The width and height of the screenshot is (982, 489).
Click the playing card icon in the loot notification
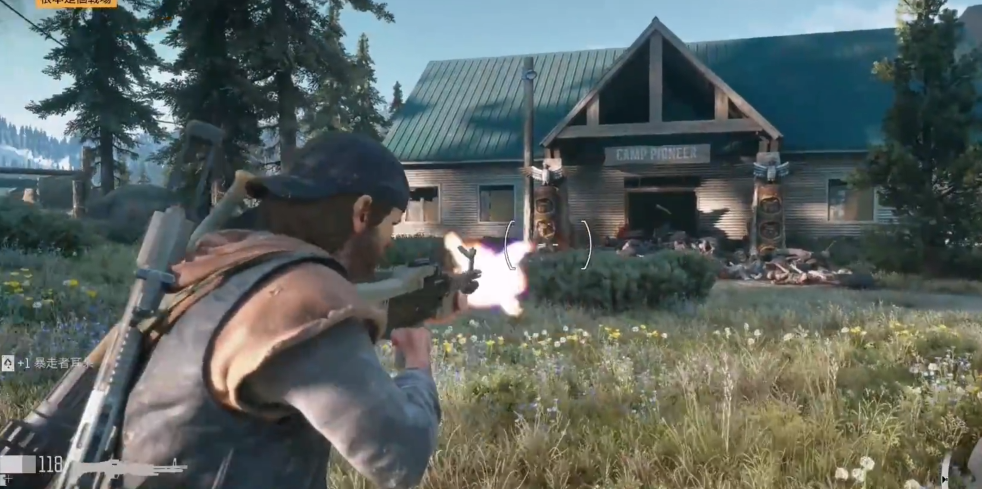point(7,363)
